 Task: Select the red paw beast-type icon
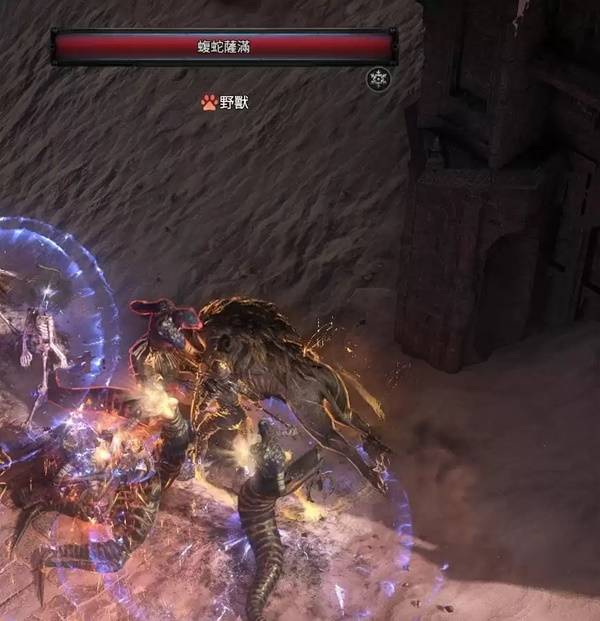pos(209,102)
